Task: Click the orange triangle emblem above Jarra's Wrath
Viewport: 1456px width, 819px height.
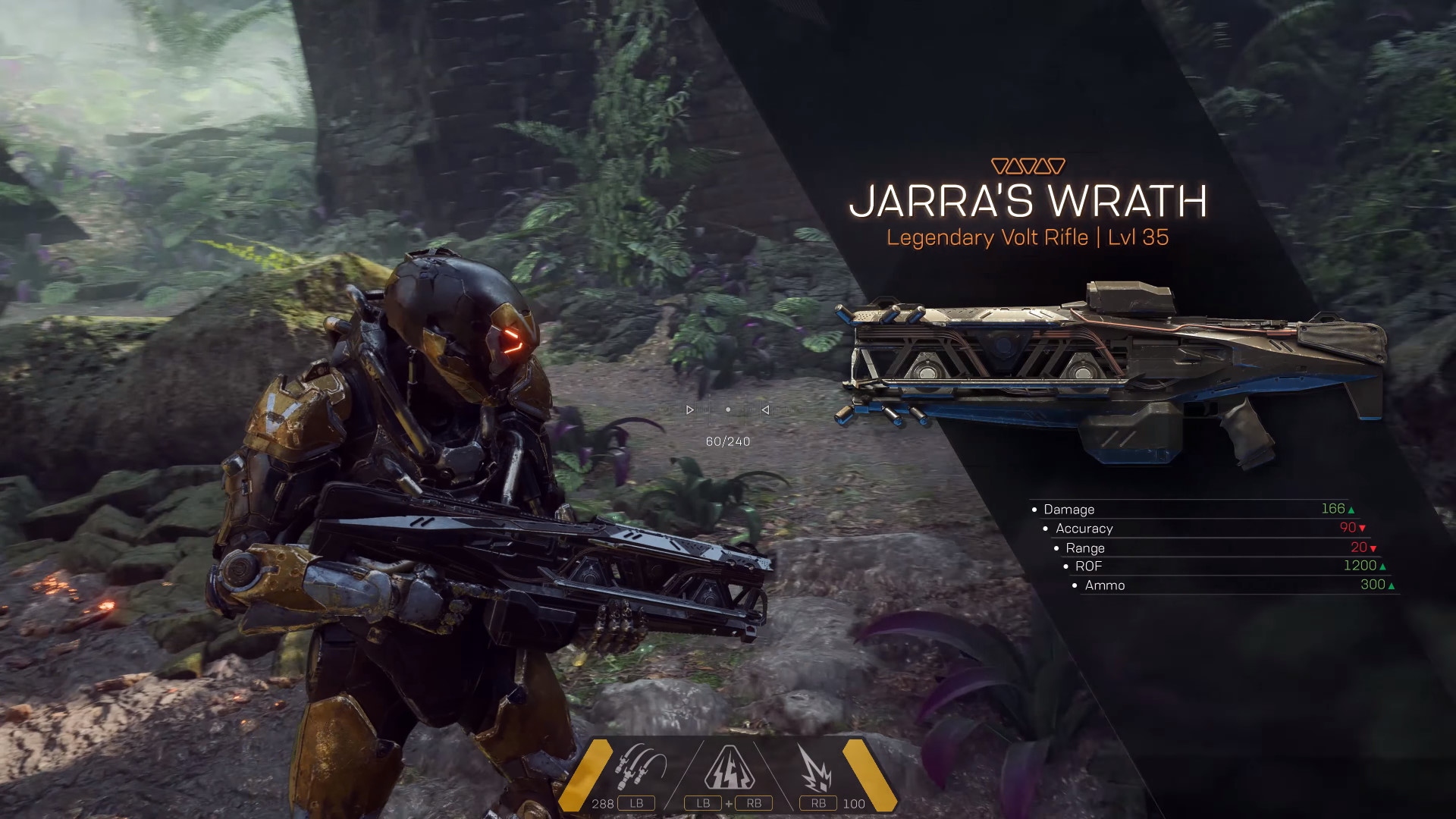Action: point(1029,162)
